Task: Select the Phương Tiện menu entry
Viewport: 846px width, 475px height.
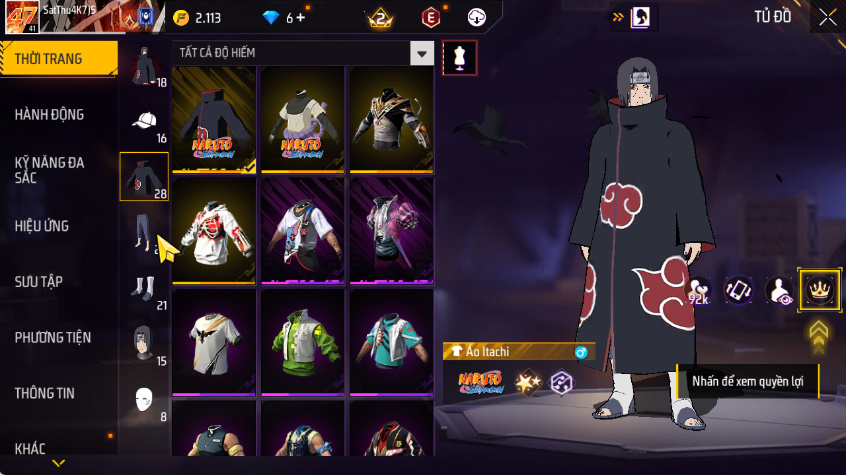Action: [x=52, y=337]
